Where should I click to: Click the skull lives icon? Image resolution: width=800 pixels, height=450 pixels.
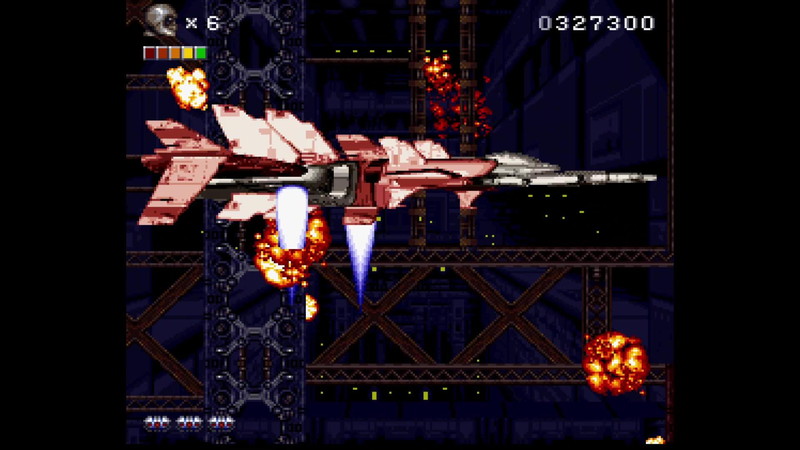pos(160,20)
